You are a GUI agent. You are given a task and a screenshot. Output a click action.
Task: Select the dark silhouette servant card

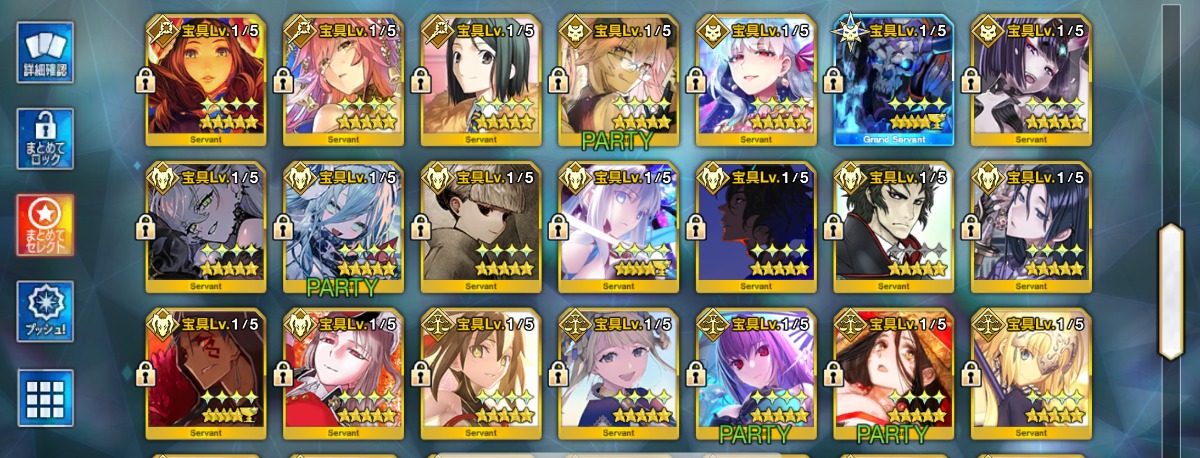click(x=756, y=226)
